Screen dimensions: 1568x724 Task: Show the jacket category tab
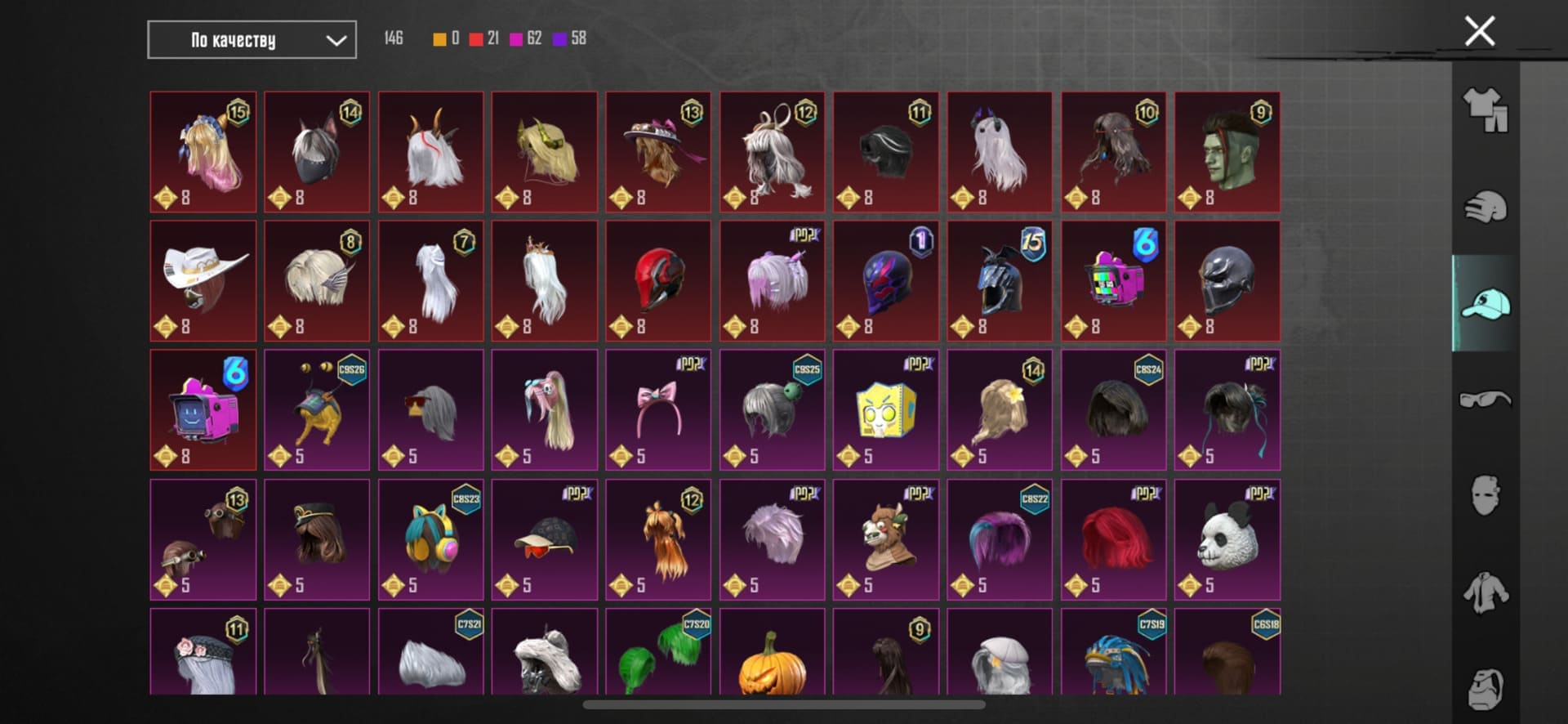coord(1486,592)
